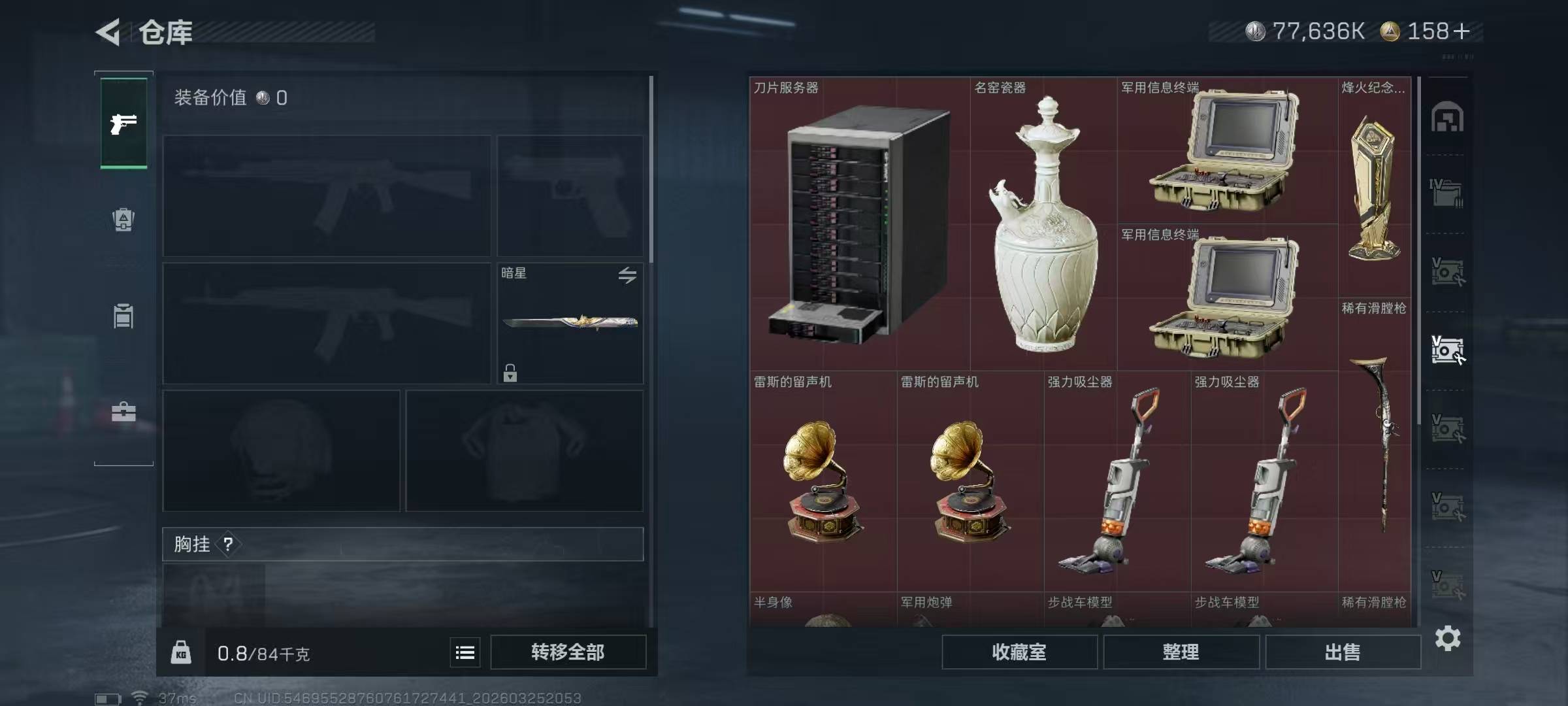Screen dimensions: 1568x706
Task: Open the backpack tab on left sidebar
Action: tap(123, 220)
